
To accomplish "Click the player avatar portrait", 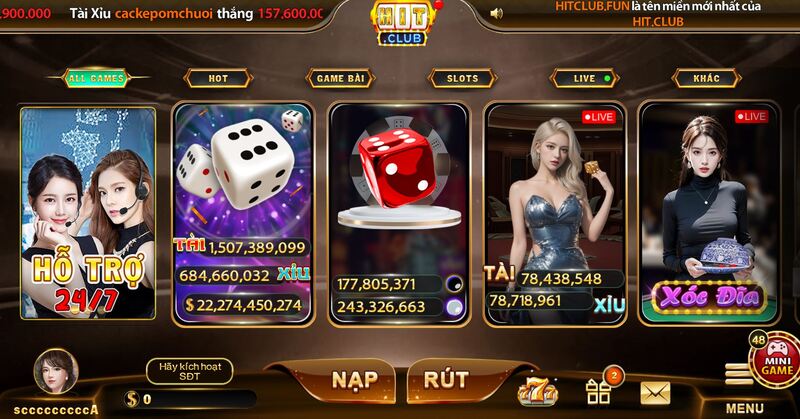I will 53,373.
